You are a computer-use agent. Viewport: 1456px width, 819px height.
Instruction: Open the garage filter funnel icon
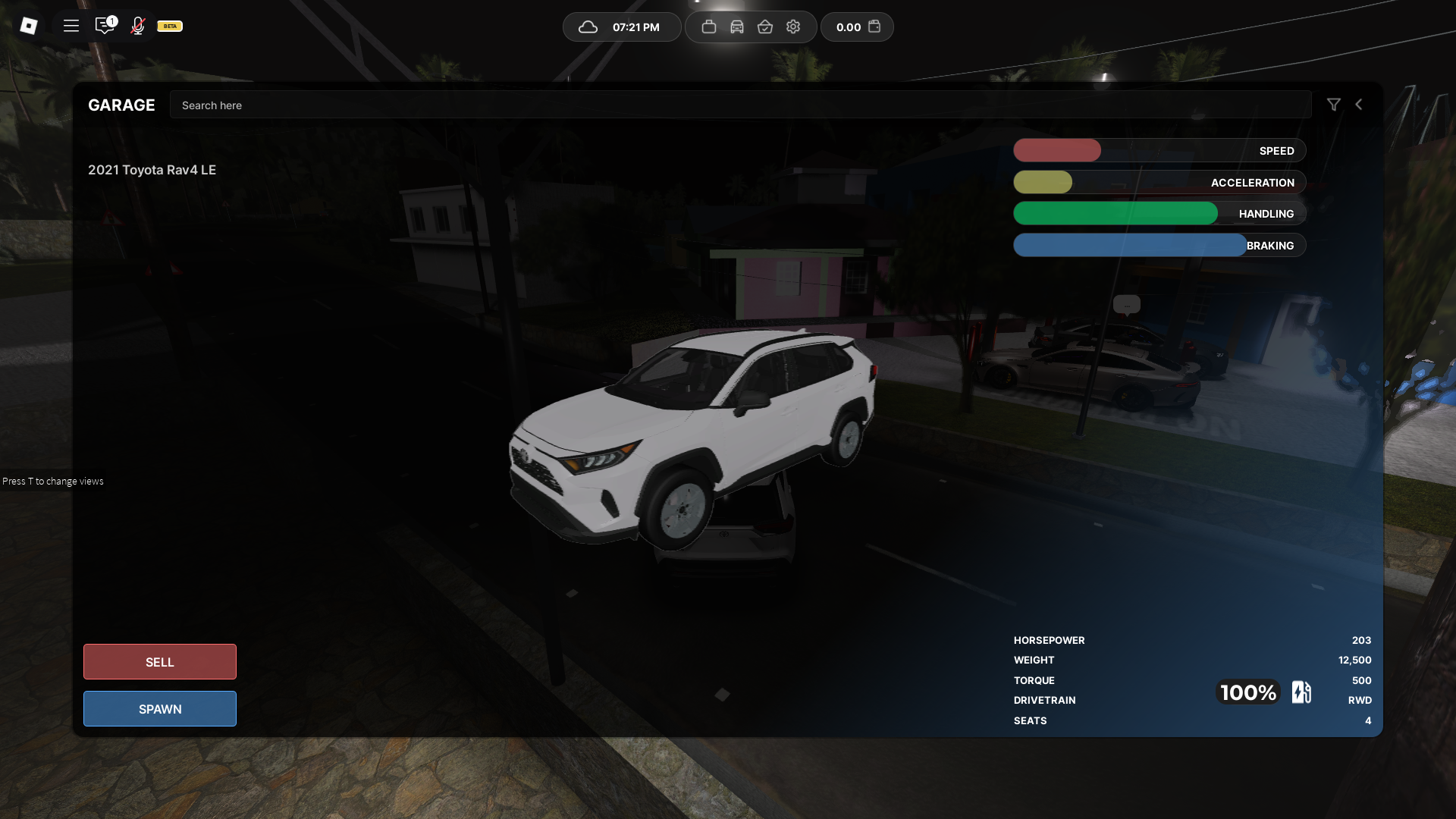[1334, 105]
